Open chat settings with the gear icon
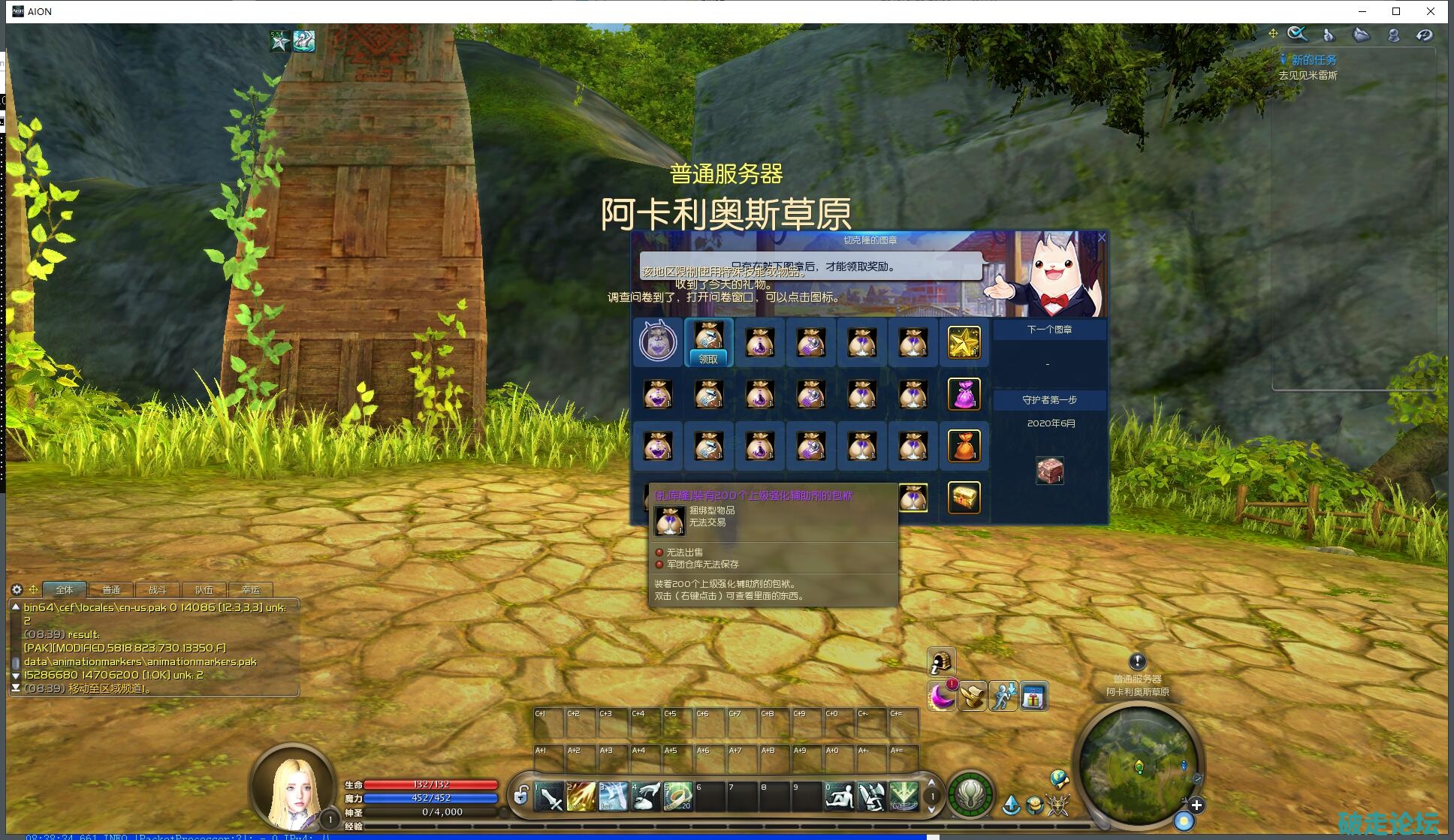 (x=17, y=590)
